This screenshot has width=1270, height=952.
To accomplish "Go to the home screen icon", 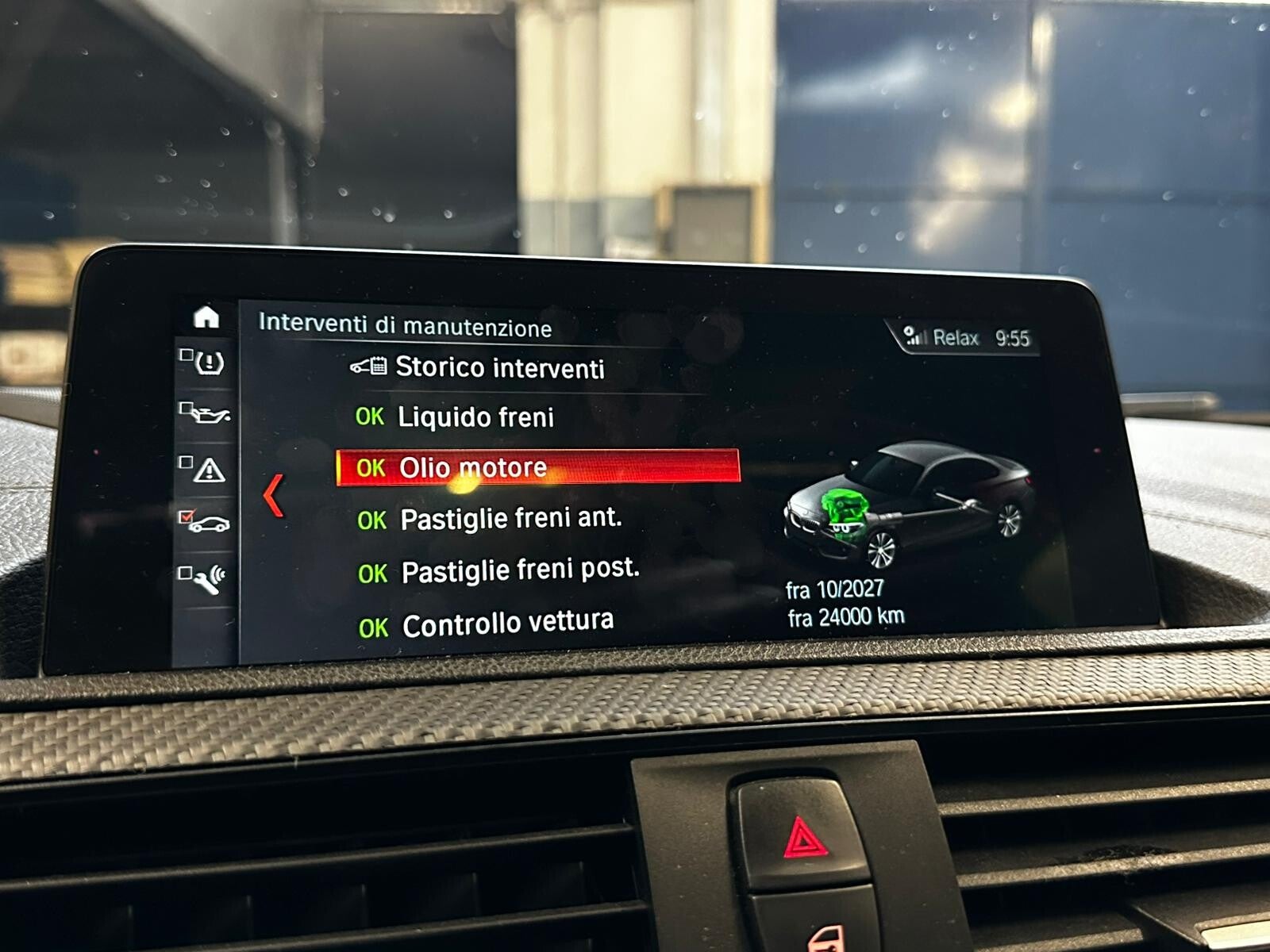I will pos(206,317).
